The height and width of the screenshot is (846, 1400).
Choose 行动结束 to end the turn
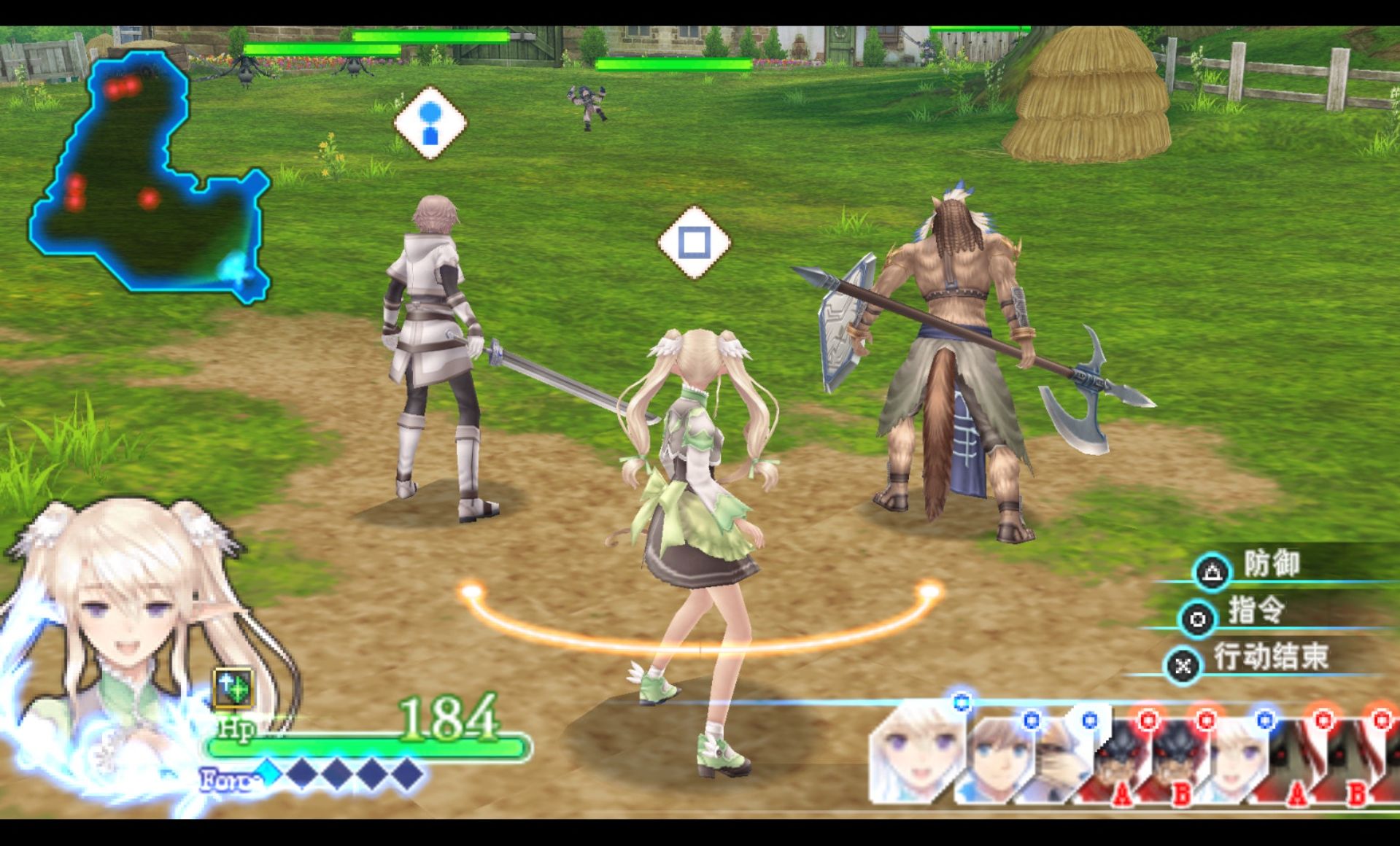click(1268, 658)
